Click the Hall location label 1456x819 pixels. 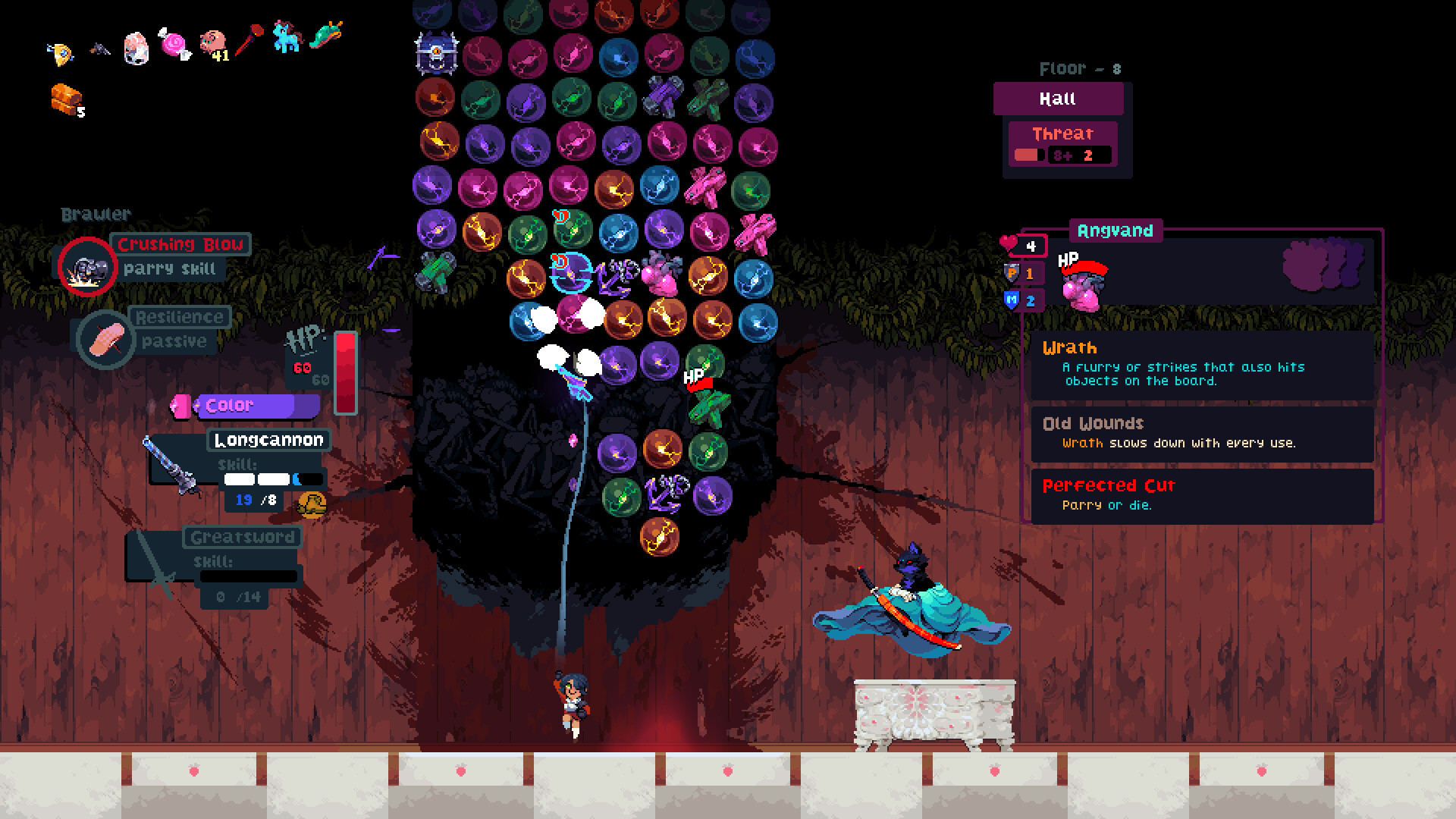[x=1057, y=98]
